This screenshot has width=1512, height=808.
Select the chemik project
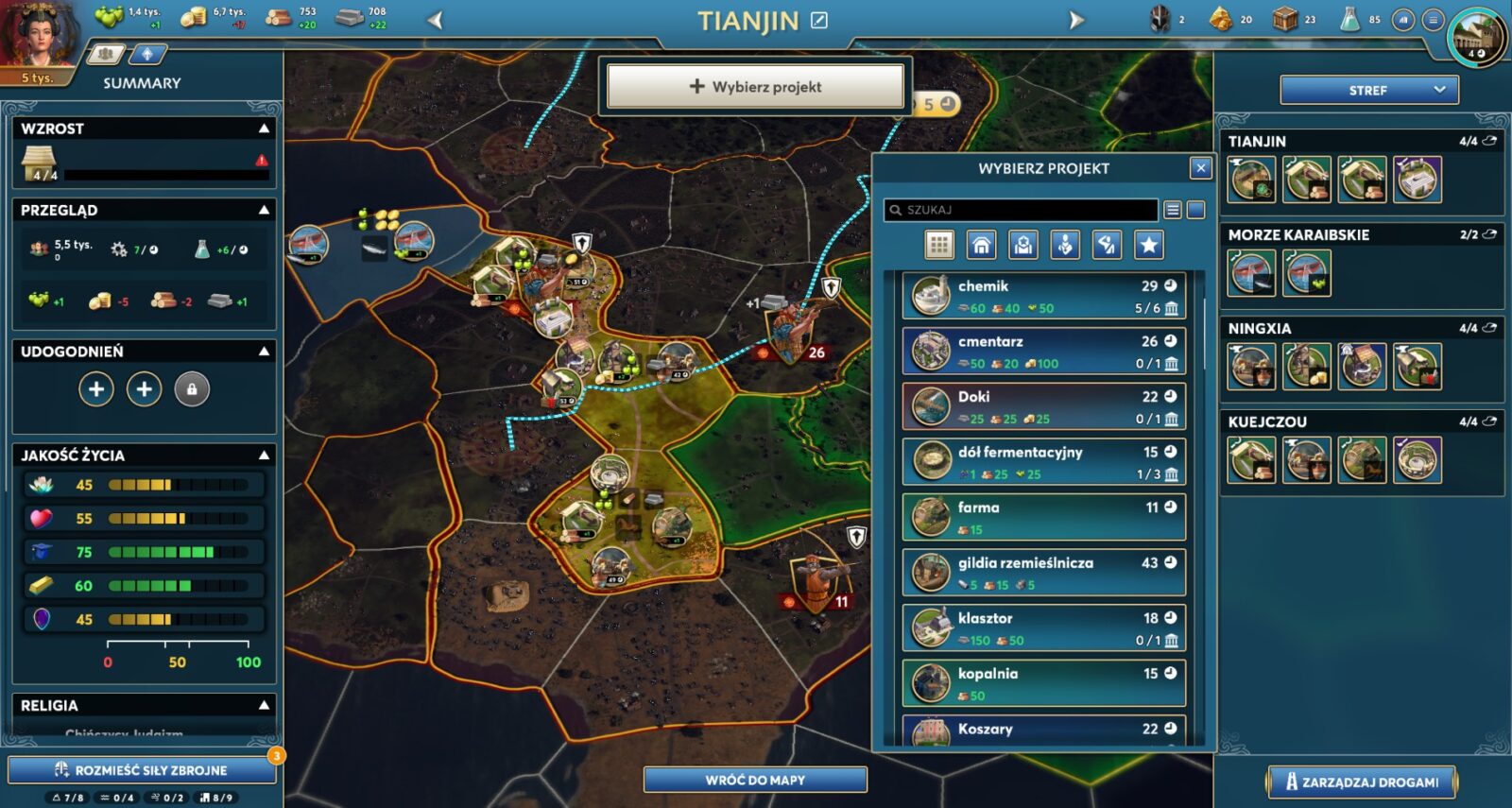coord(1043,296)
